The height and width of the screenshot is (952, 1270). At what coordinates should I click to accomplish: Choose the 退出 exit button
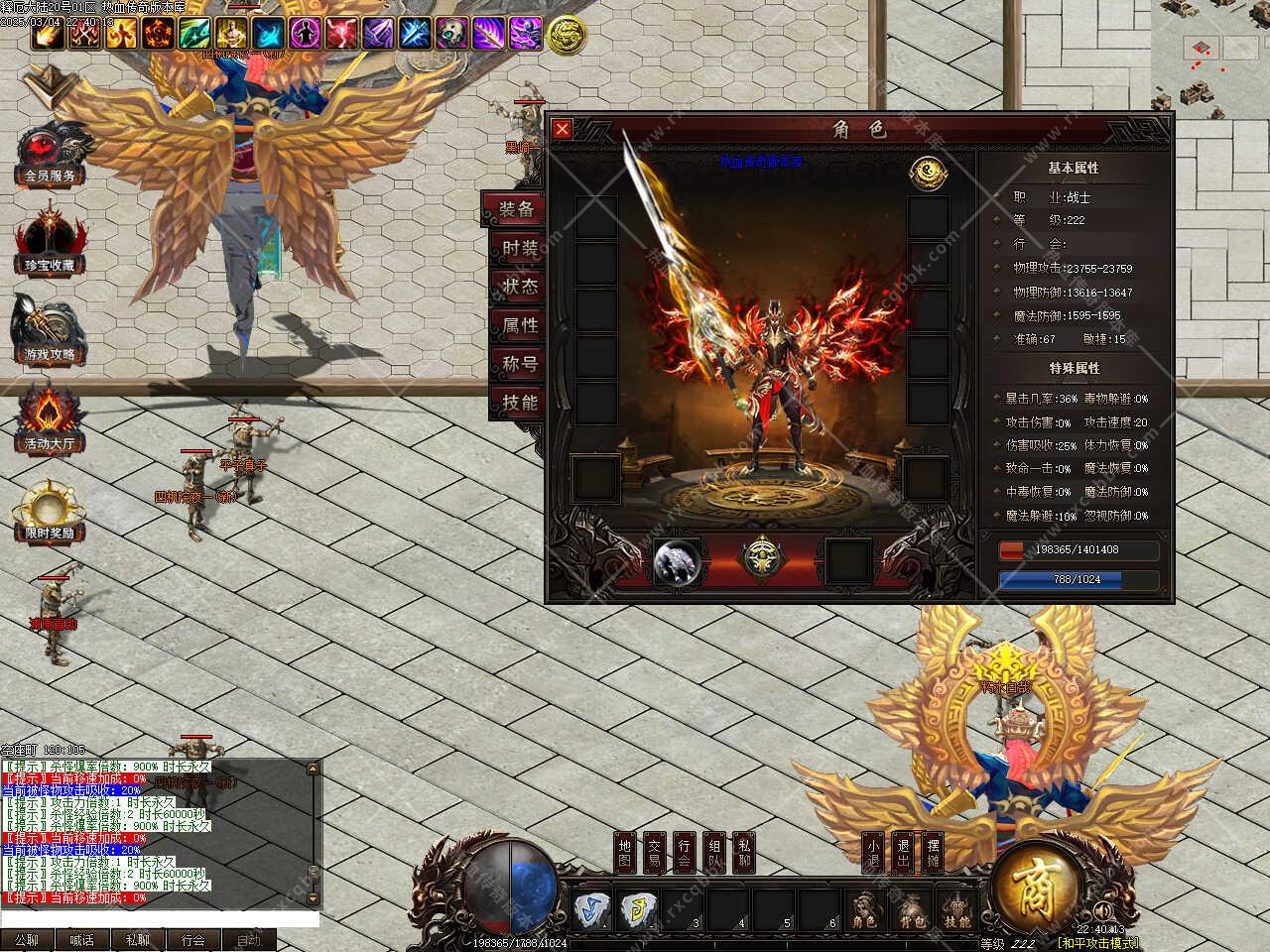click(903, 853)
